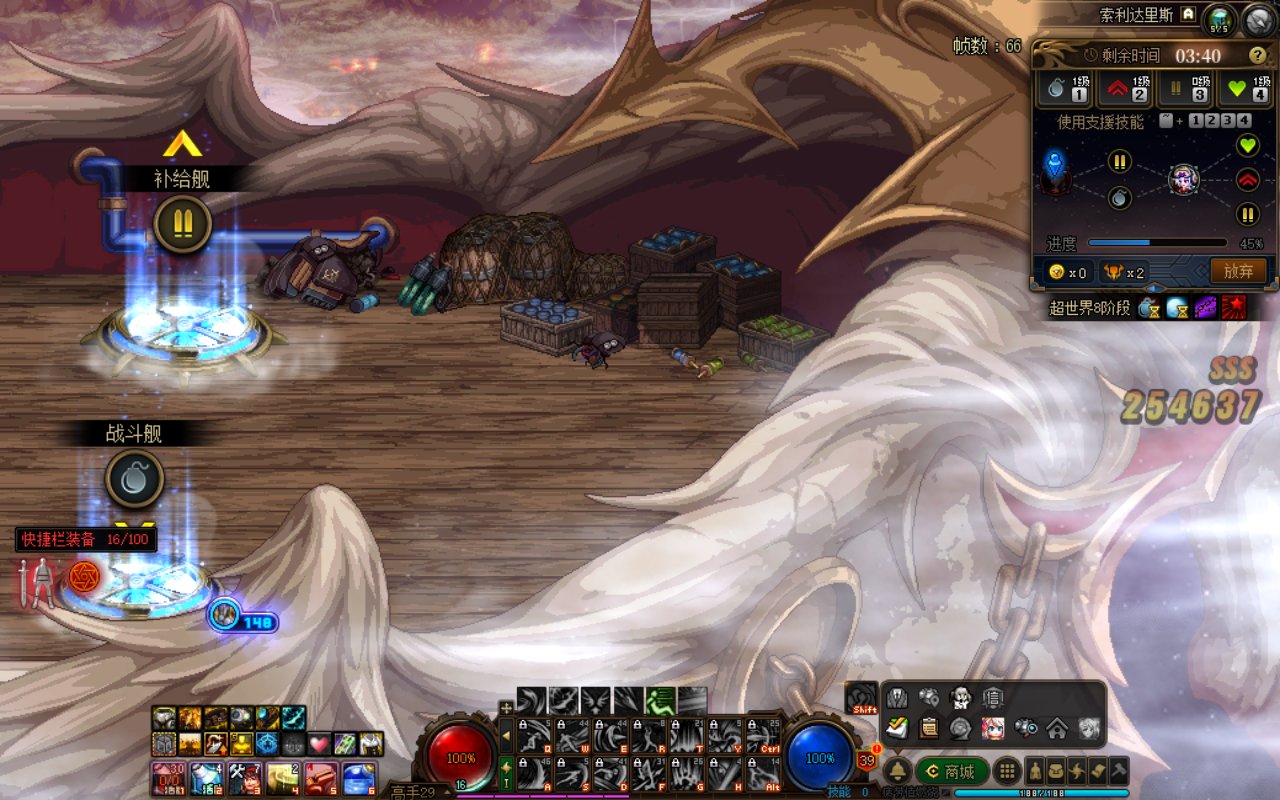This screenshot has height=800, width=1280.
Task: Click the pink-haired girl portrait icon
Action: [x=992, y=728]
